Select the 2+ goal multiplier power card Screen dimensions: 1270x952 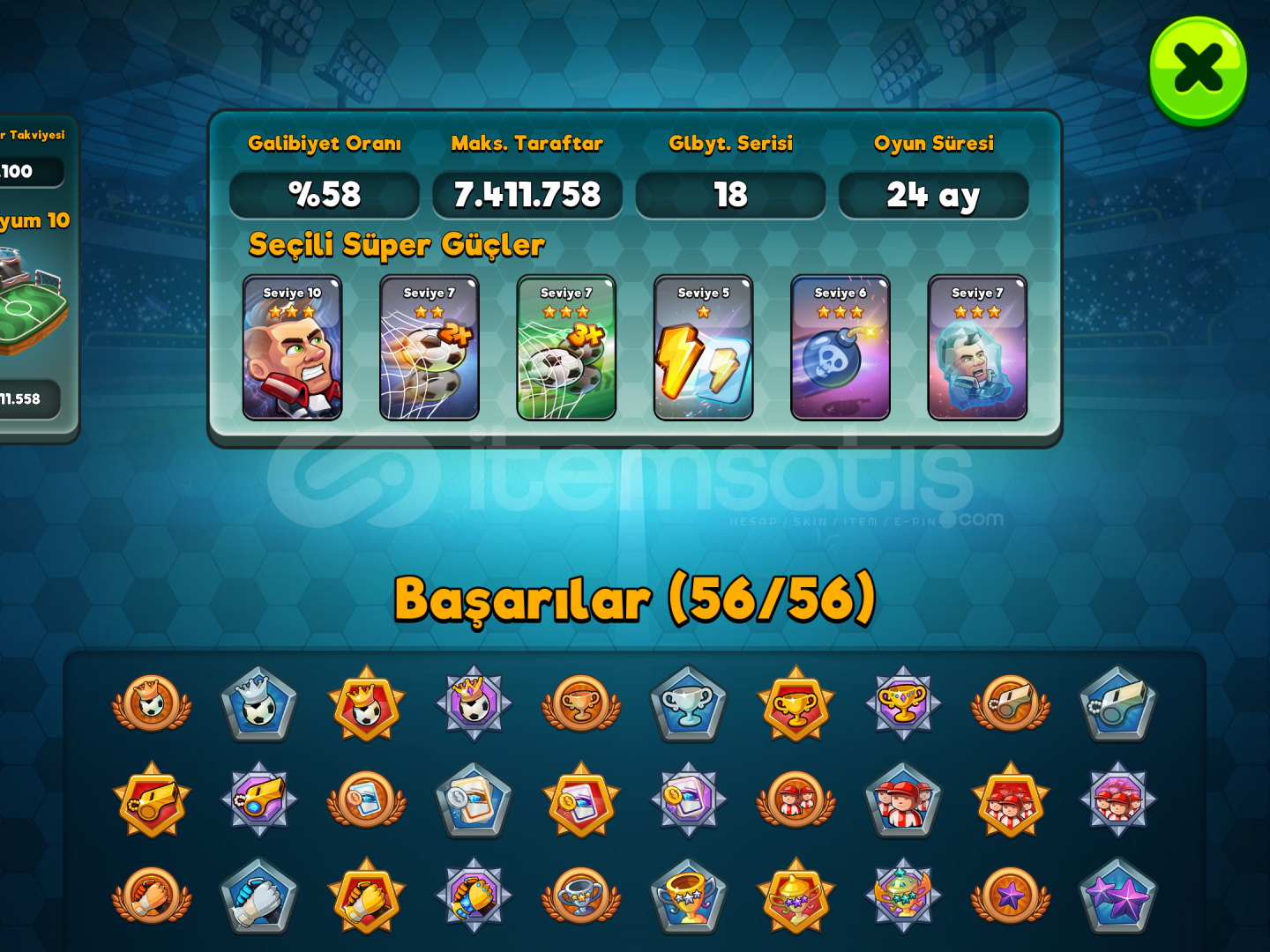430,348
